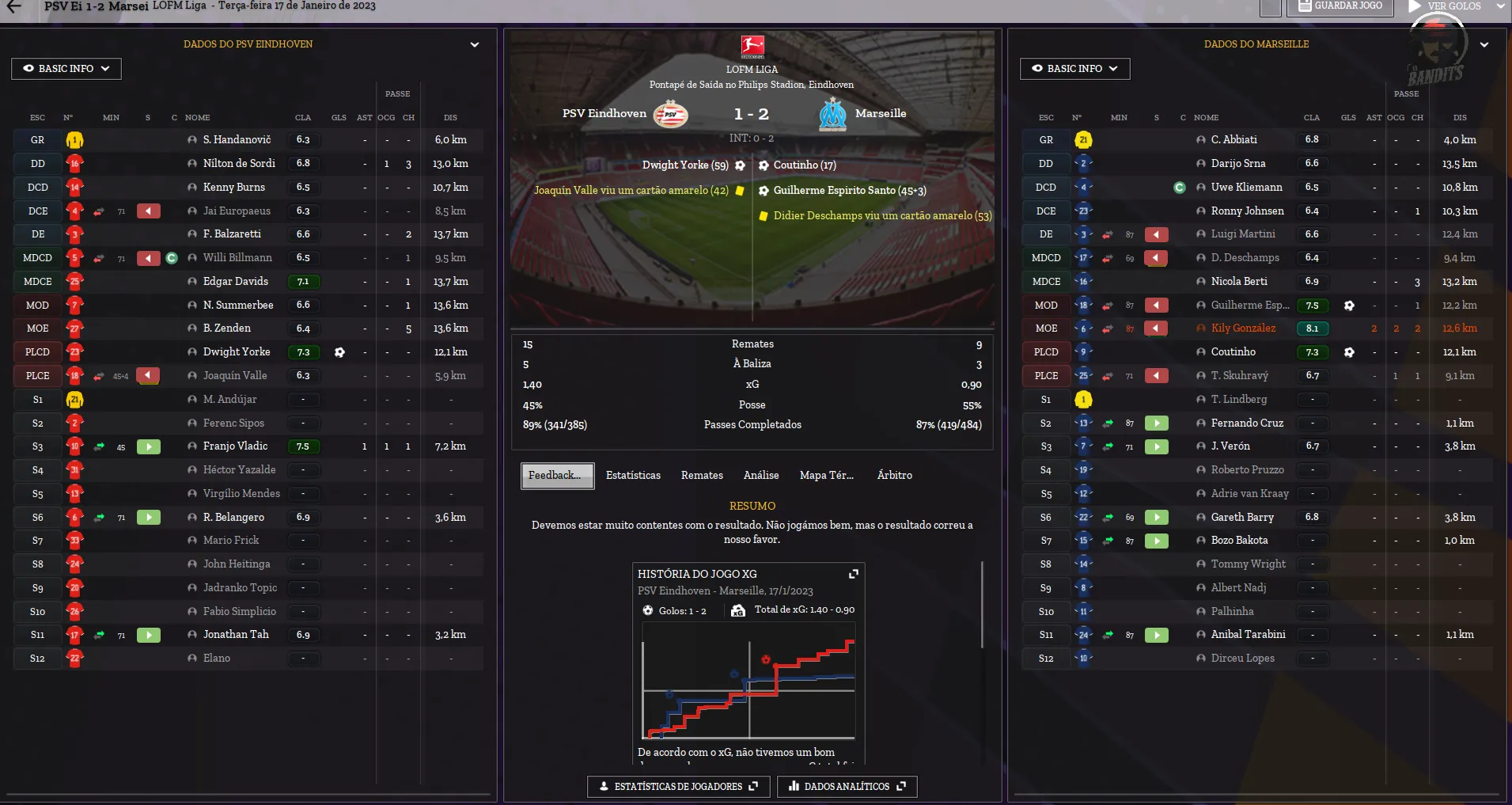
Task: Open Dados Analíticos panel
Action: (847, 786)
